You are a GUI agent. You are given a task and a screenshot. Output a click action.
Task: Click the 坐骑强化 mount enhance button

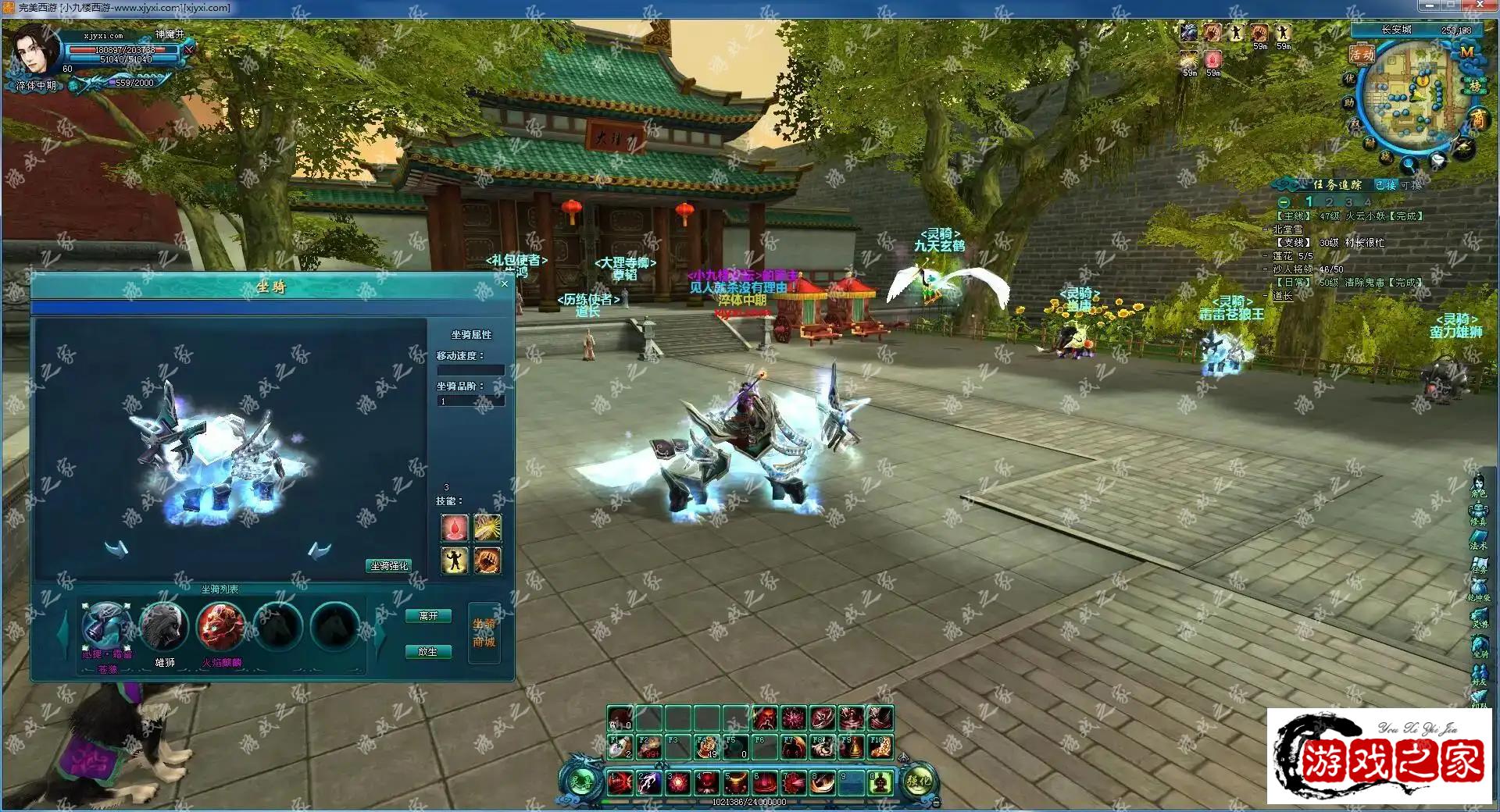[x=389, y=565]
